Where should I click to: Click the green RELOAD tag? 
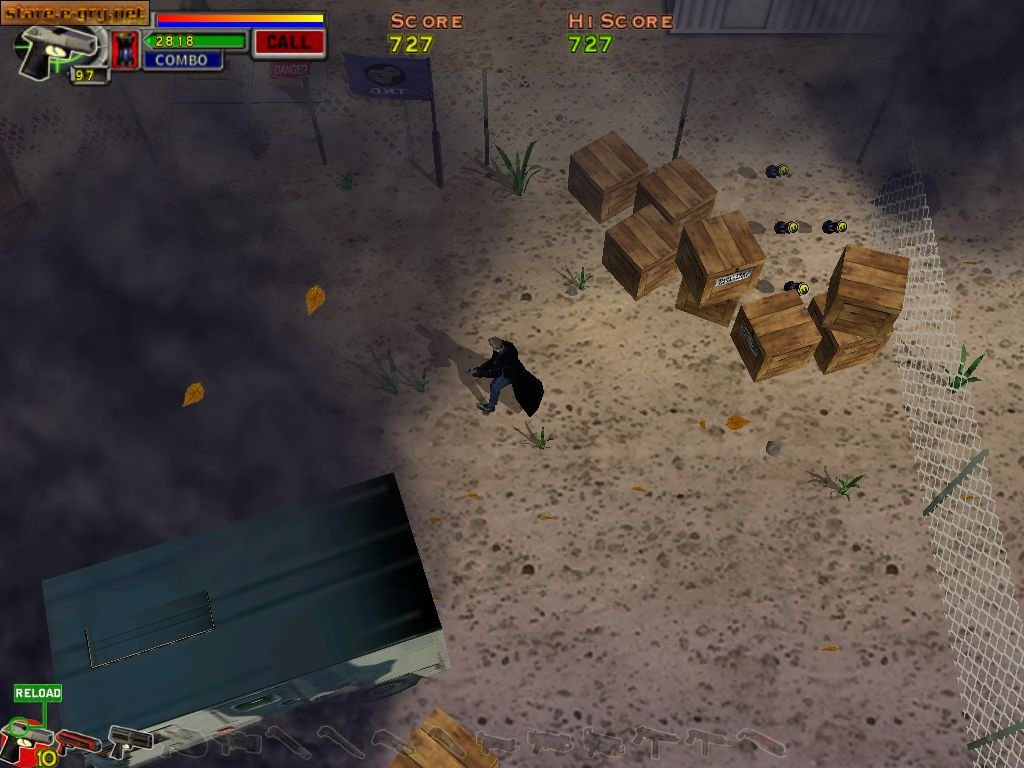coord(38,693)
